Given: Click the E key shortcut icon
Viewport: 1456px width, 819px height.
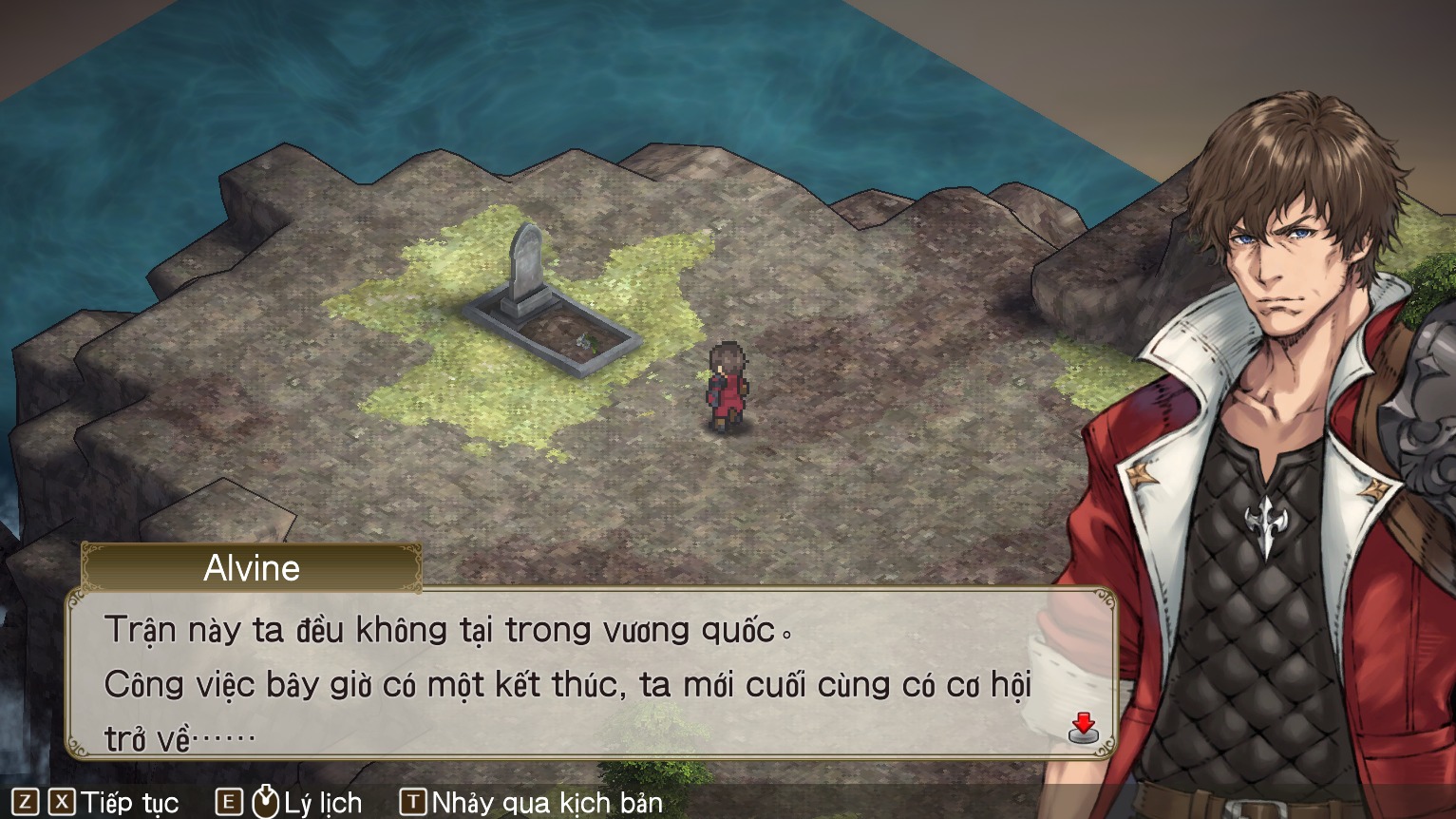Looking at the screenshot, I should coord(228,803).
